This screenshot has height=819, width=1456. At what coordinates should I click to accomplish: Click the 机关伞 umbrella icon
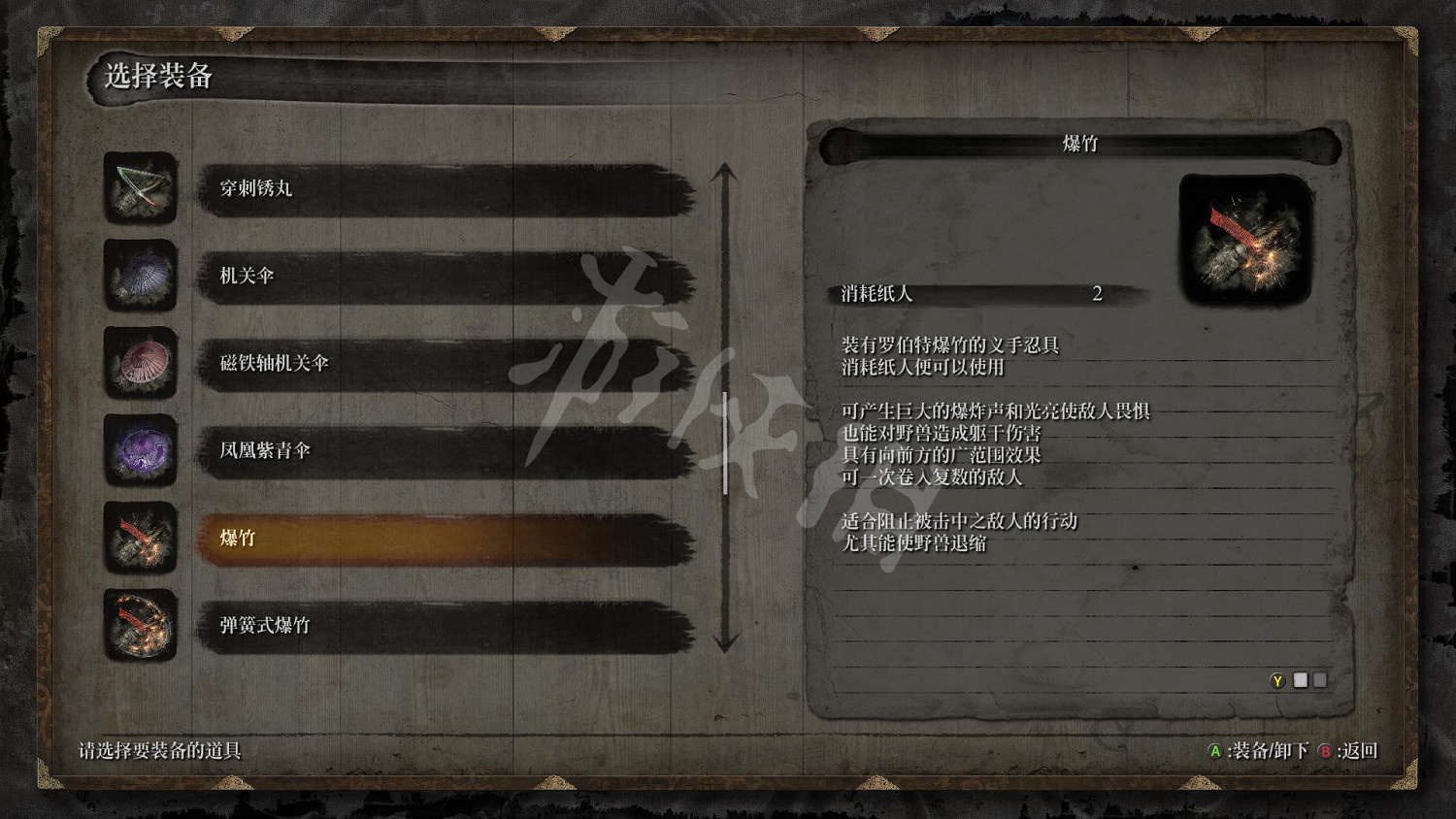[141, 278]
